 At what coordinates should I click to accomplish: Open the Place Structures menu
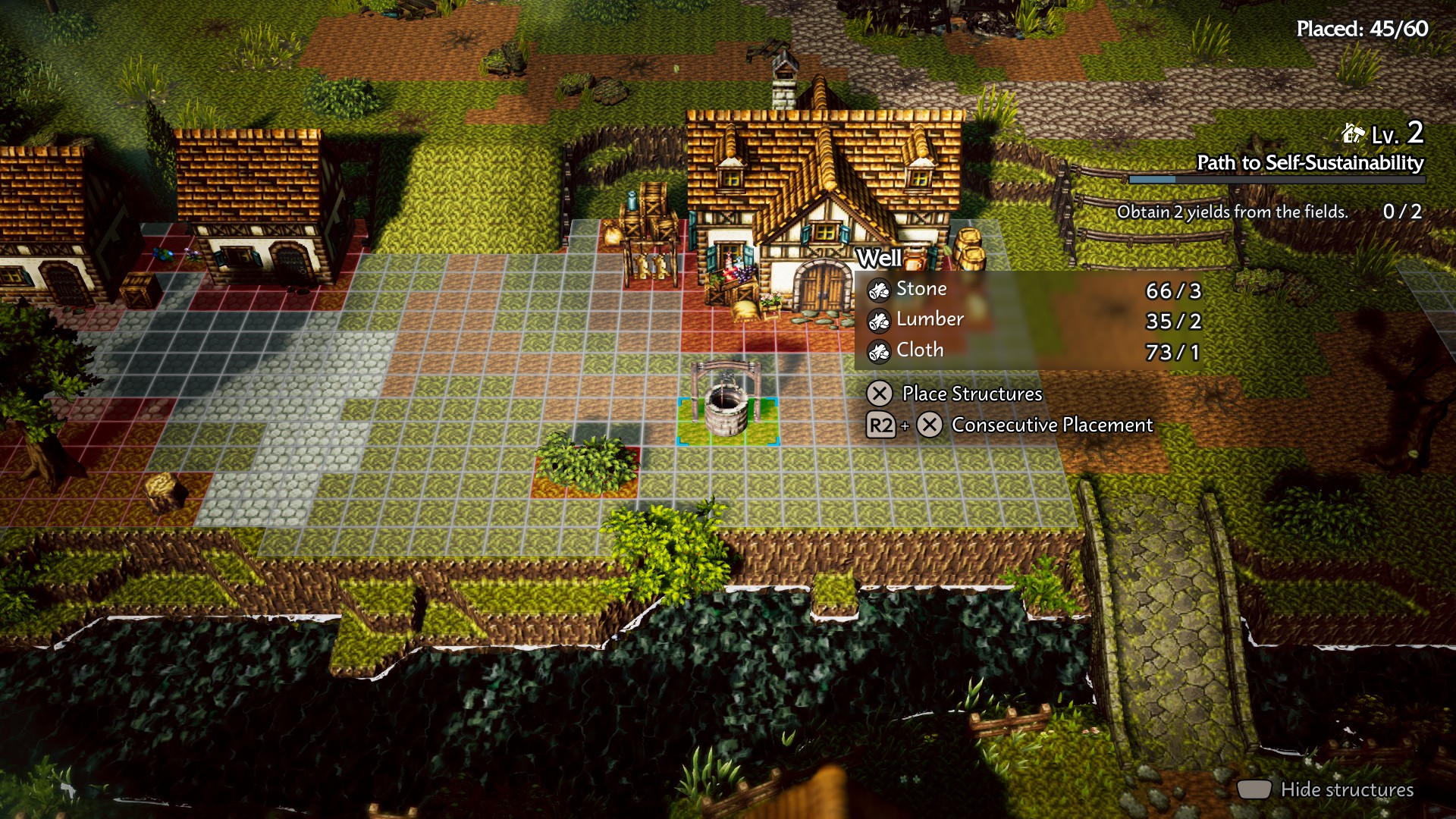pyautogui.click(x=971, y=394)
